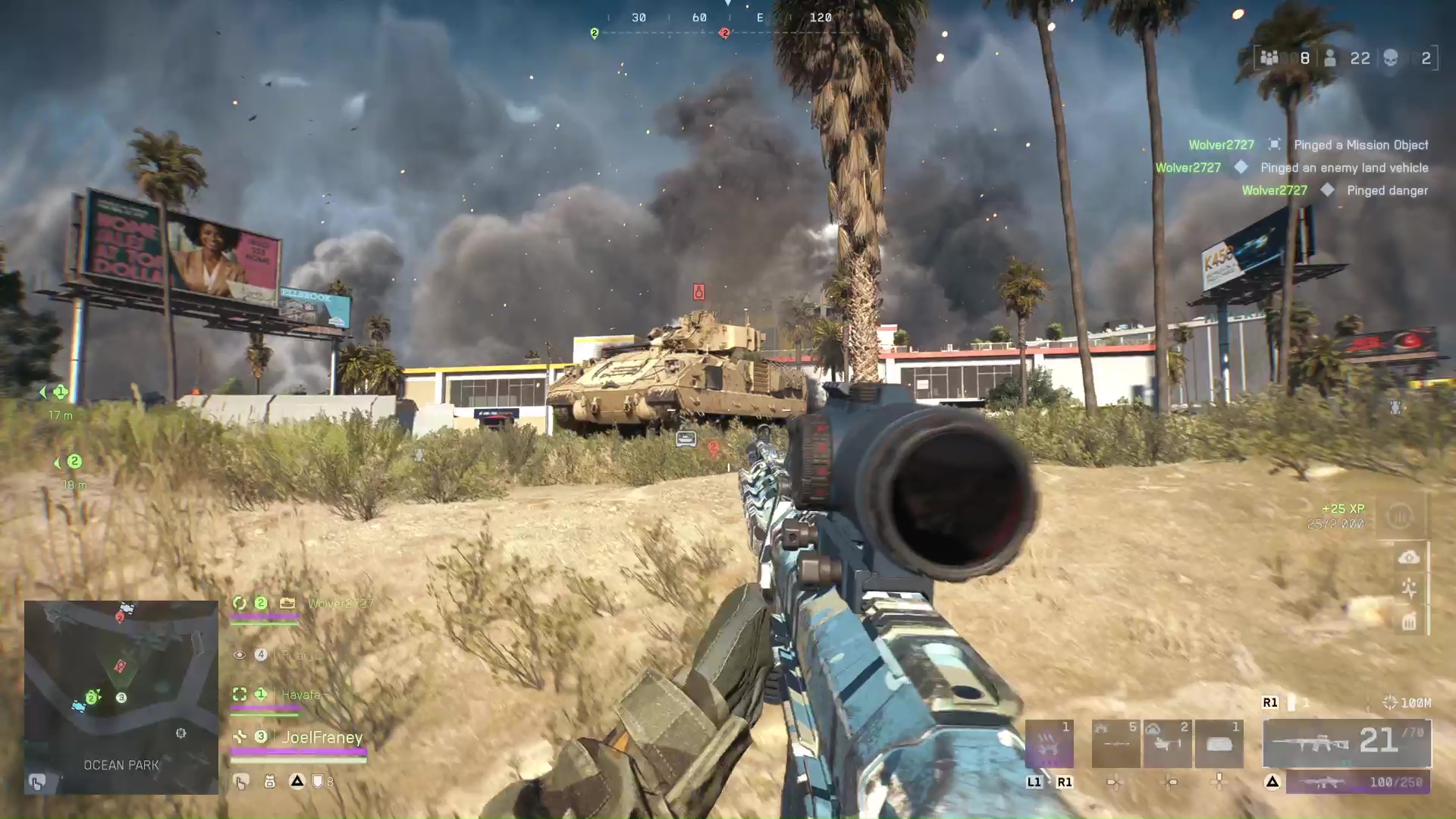
Task: Click the triangle warning icon near JoelFraney
Action: tap(297, 781)
